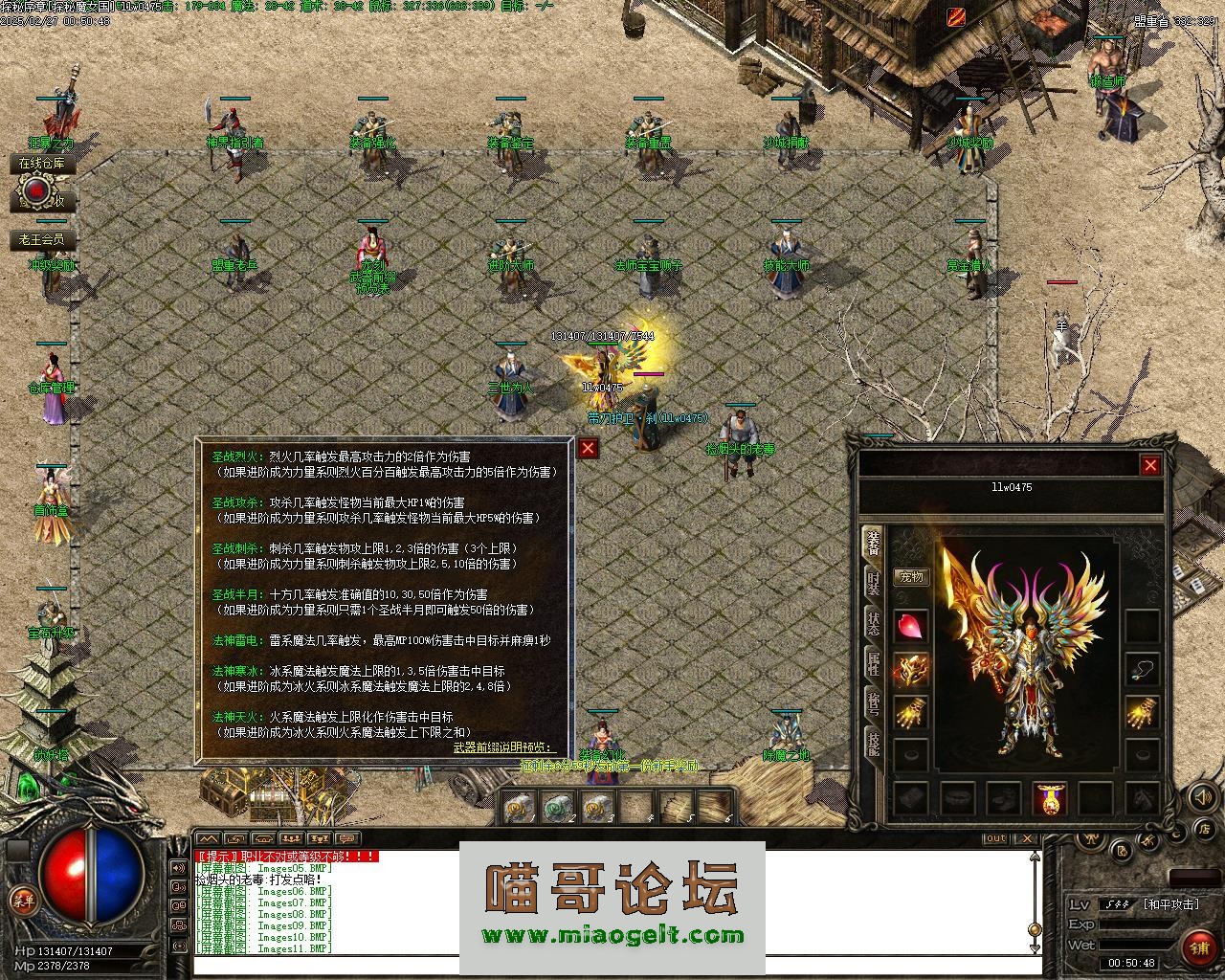Open the 在线仓库 online warehouse
This screenshot has height=980, width=1225.
coord(42,165)
